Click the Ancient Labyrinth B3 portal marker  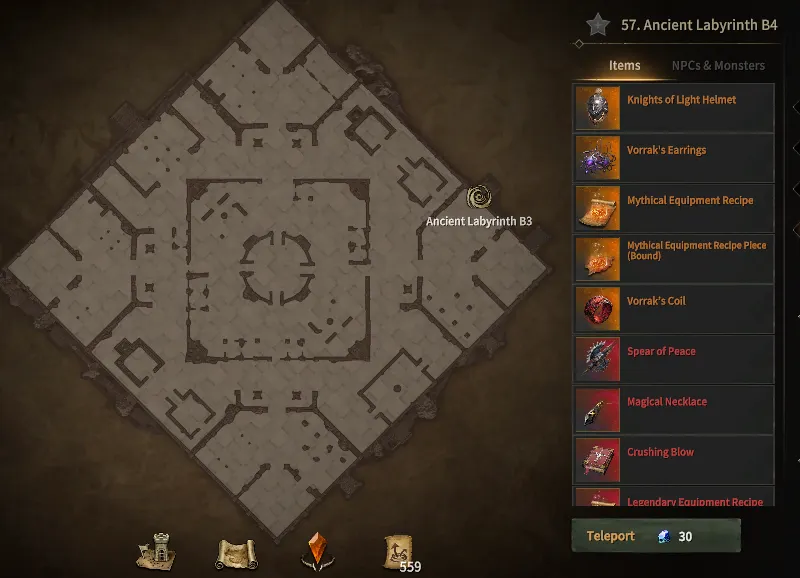tap(479, 198)
